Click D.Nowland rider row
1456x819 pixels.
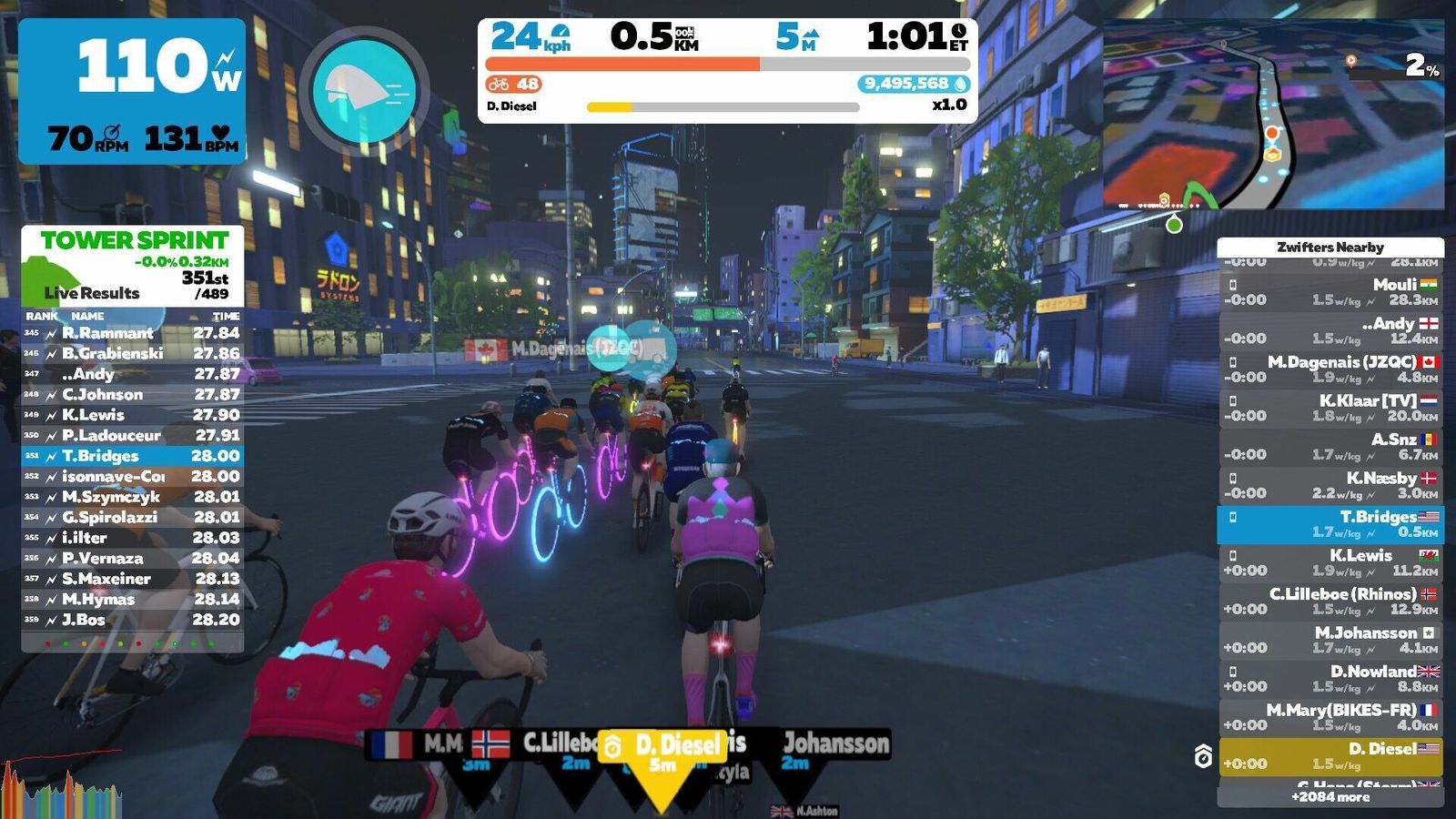(1330, 679)
